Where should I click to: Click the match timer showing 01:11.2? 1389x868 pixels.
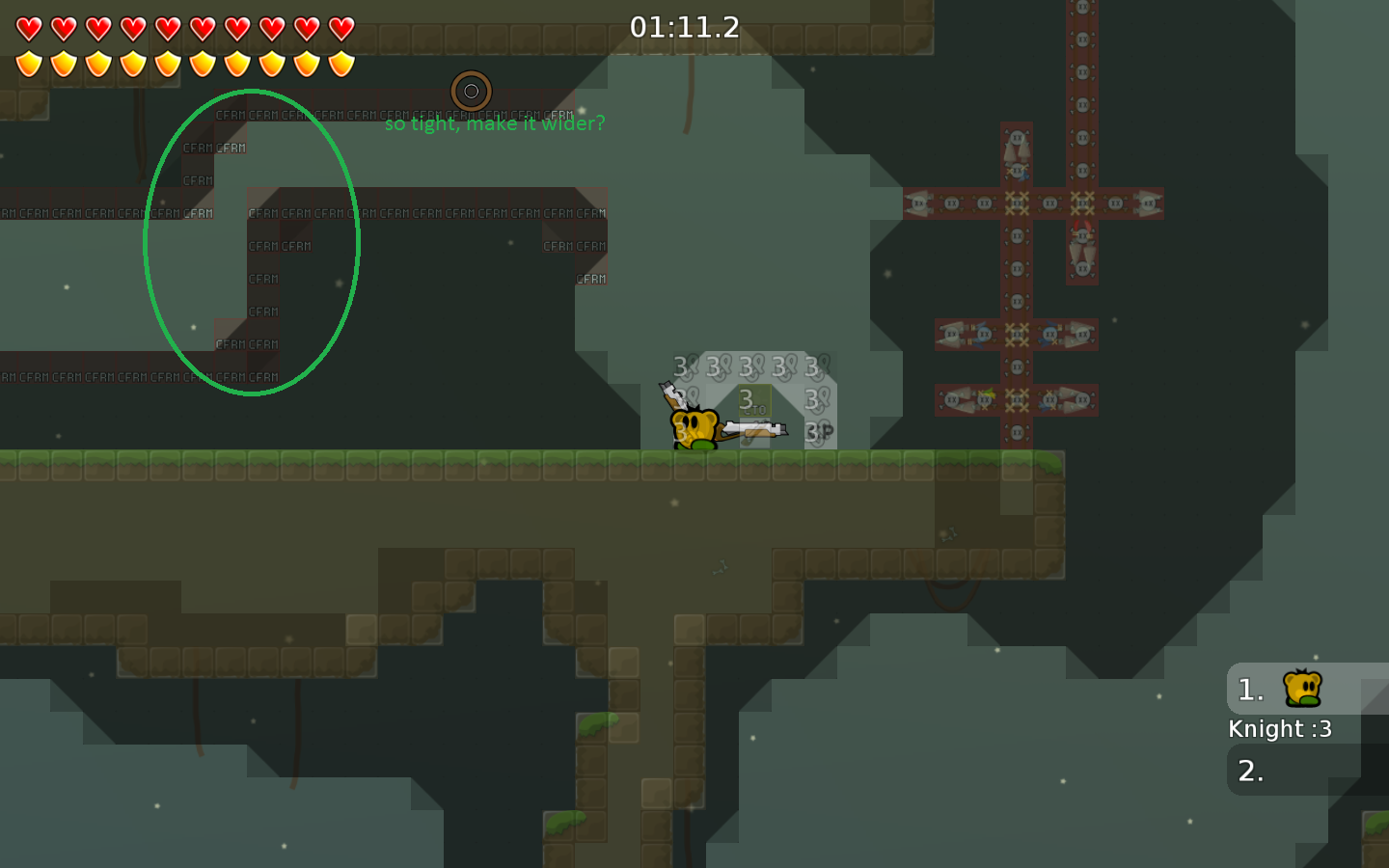tap(683, 26)
